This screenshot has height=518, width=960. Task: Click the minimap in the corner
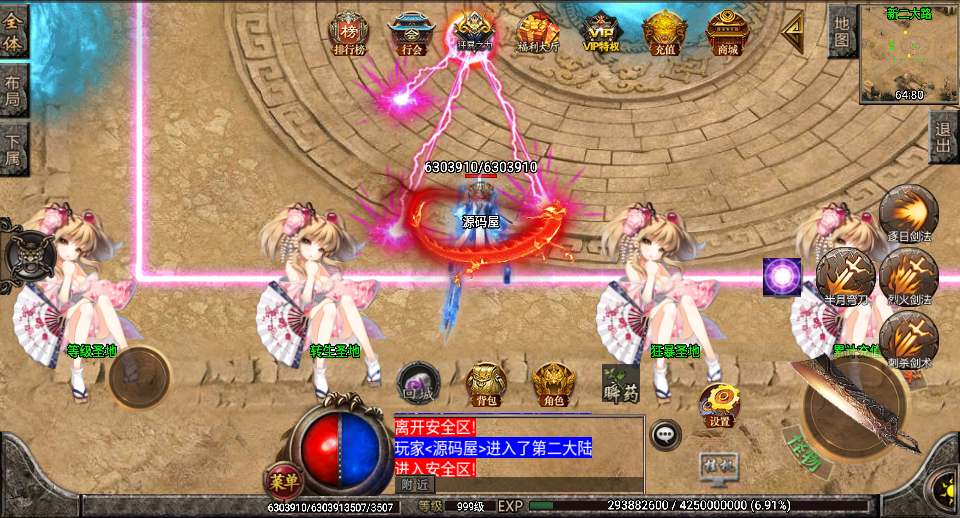909,54
